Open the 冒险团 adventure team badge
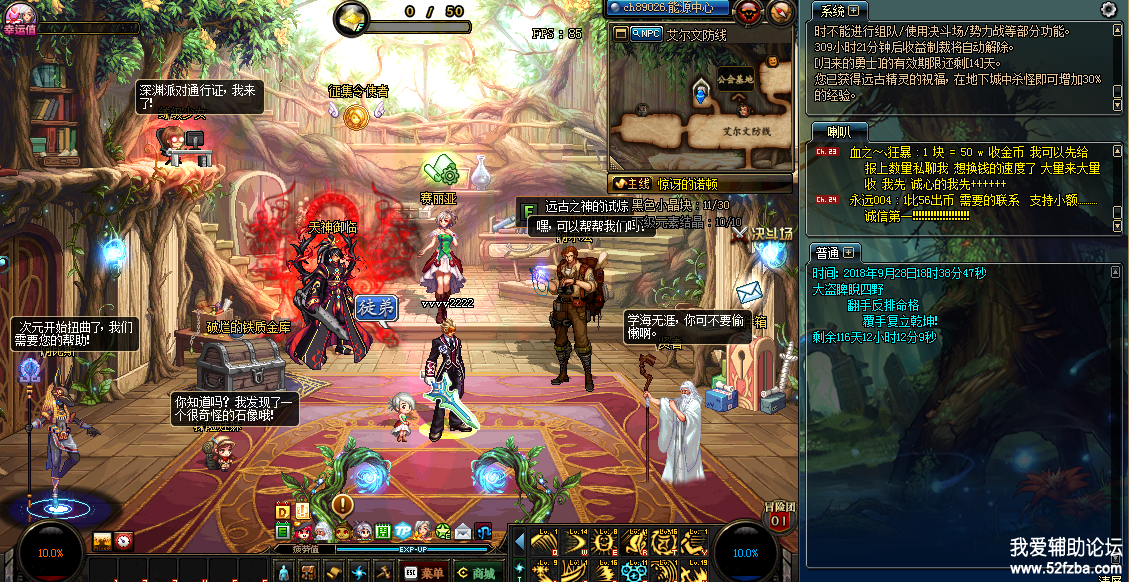The width and height of the screenshot is (1129, 582). tap(779, 515)
